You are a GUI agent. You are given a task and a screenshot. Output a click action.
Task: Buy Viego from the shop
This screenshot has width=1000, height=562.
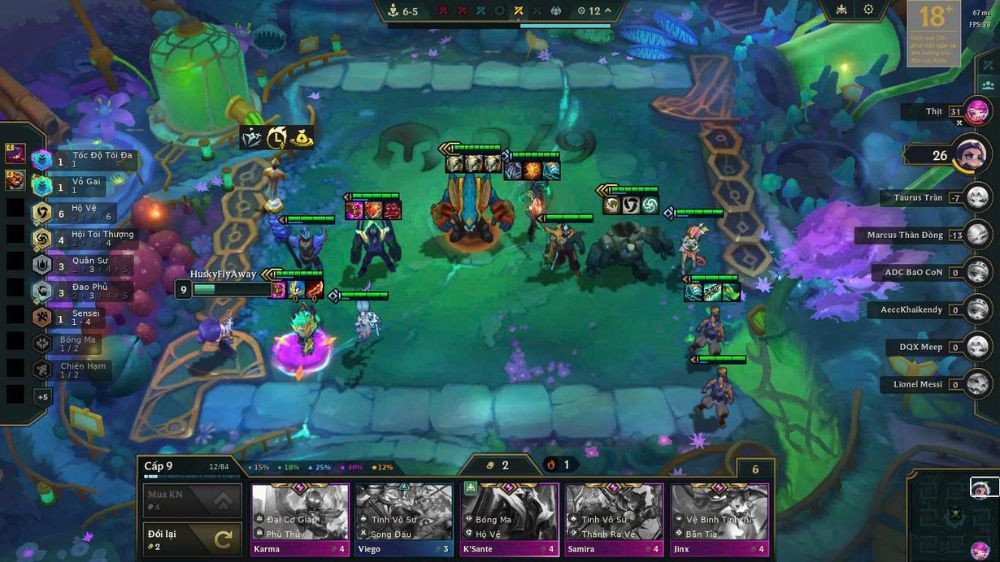404,519
